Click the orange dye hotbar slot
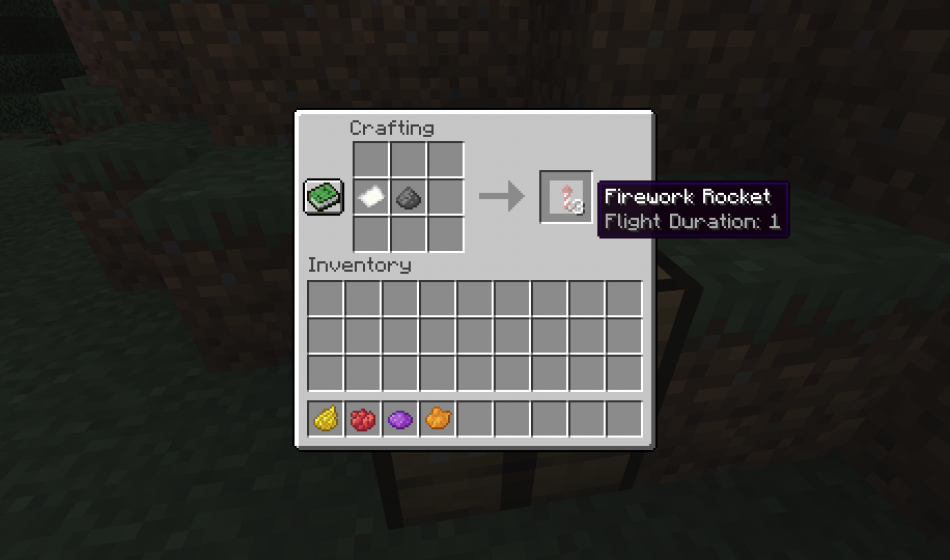950x560 pixels. coord(437,419)
